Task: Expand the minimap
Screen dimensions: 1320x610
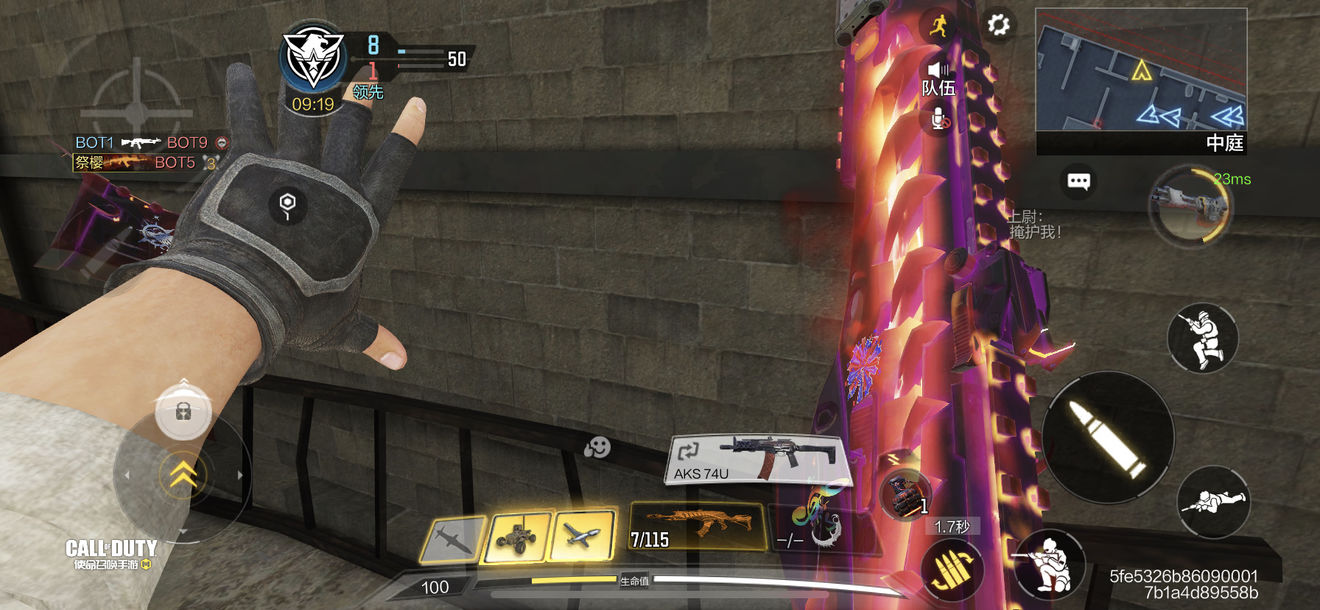Action: click(1140, 70)
